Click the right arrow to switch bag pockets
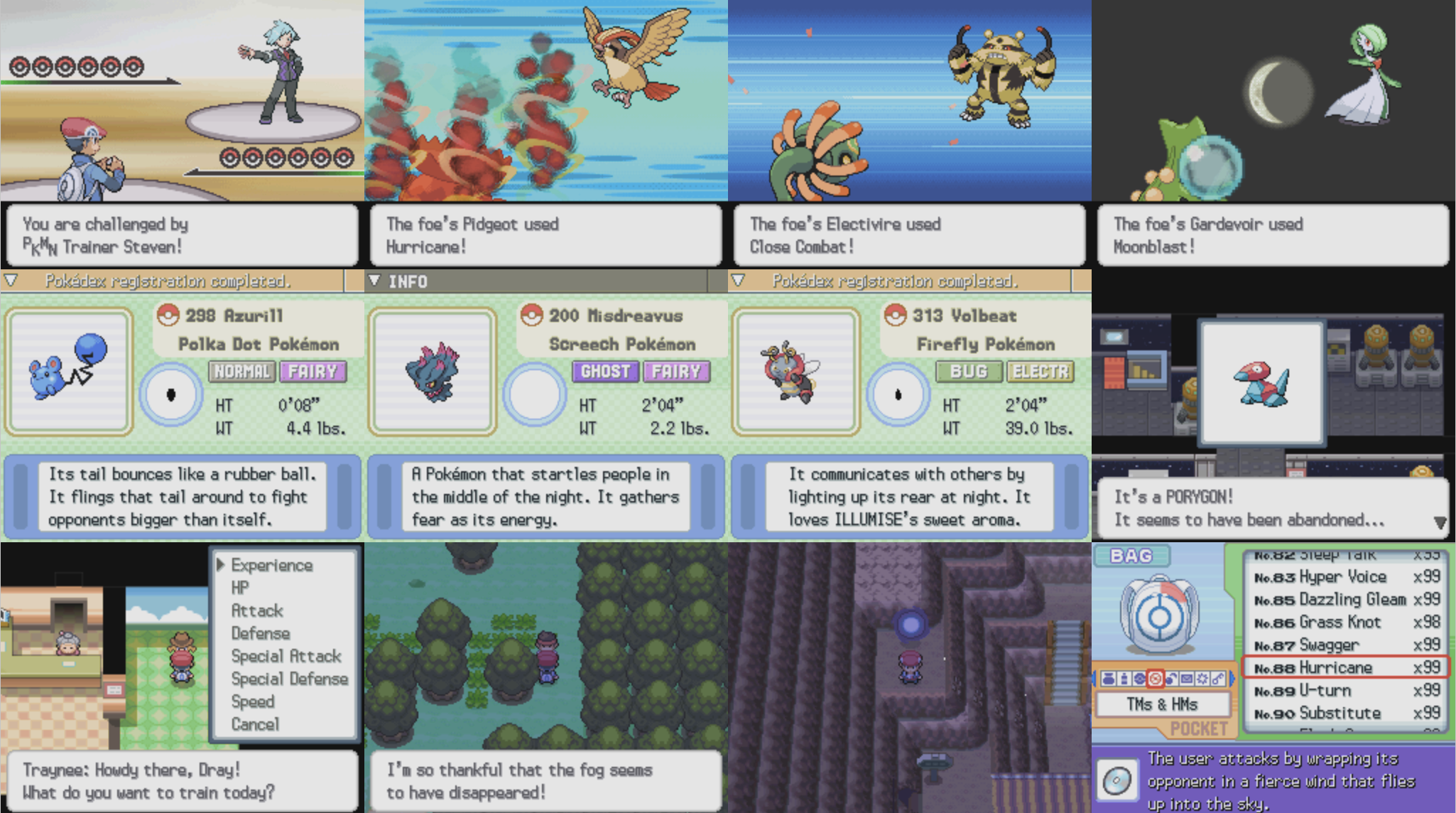This screenshot has width=1456, height=813. [x=1233, y=679]
